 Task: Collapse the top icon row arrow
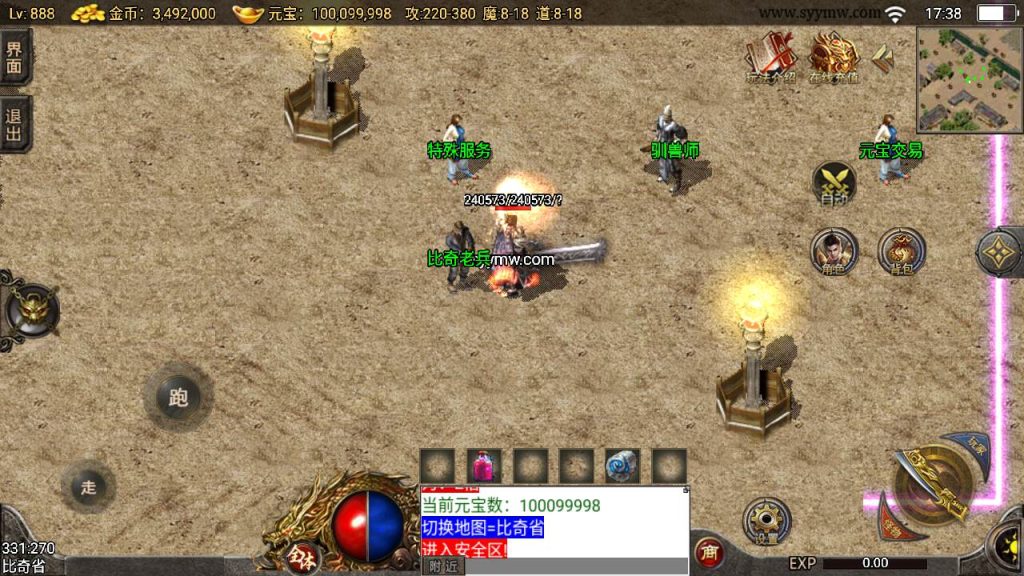click(882, 58)
